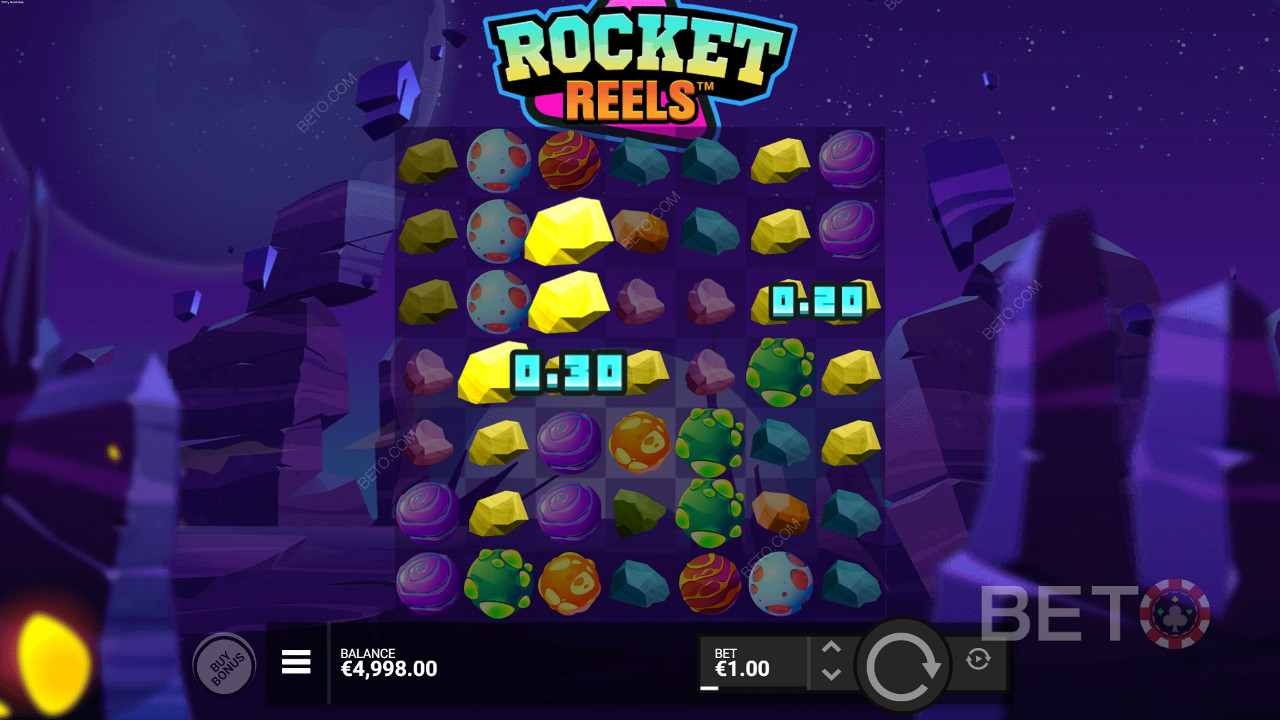Decrease the bet with the down arrow

(831, 675)
